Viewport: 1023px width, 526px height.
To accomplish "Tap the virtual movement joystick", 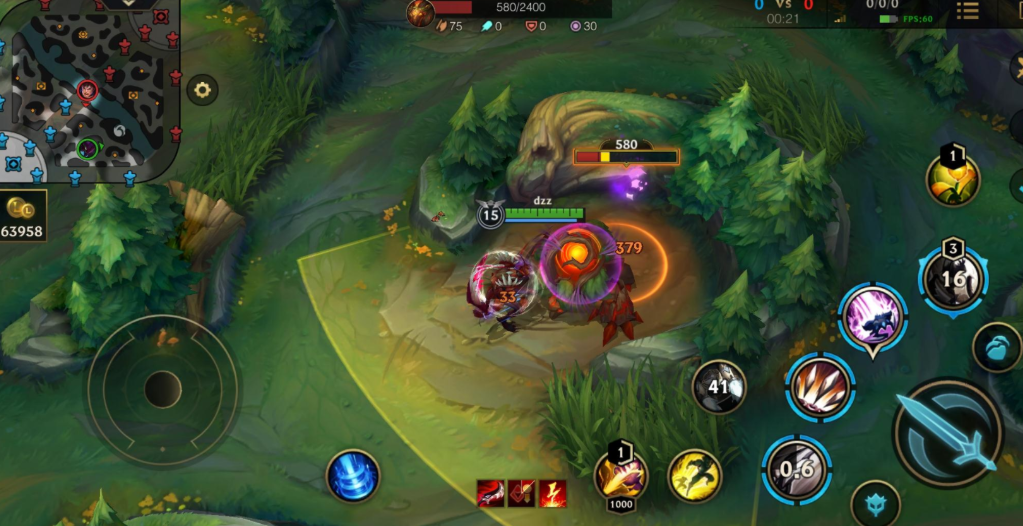I will click(x=162, y=390).
